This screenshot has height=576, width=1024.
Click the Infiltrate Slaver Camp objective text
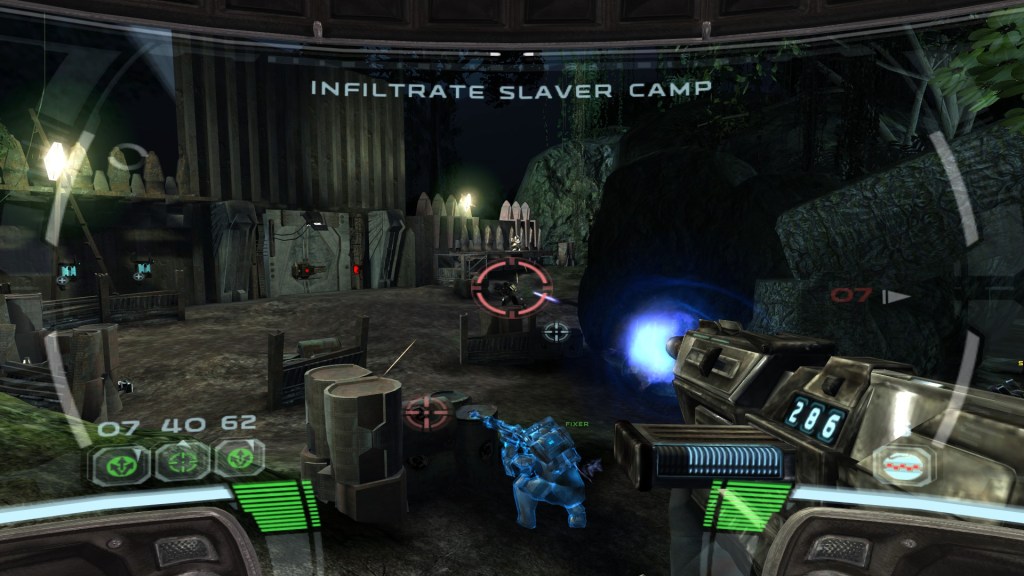click(x=511, y=89)
